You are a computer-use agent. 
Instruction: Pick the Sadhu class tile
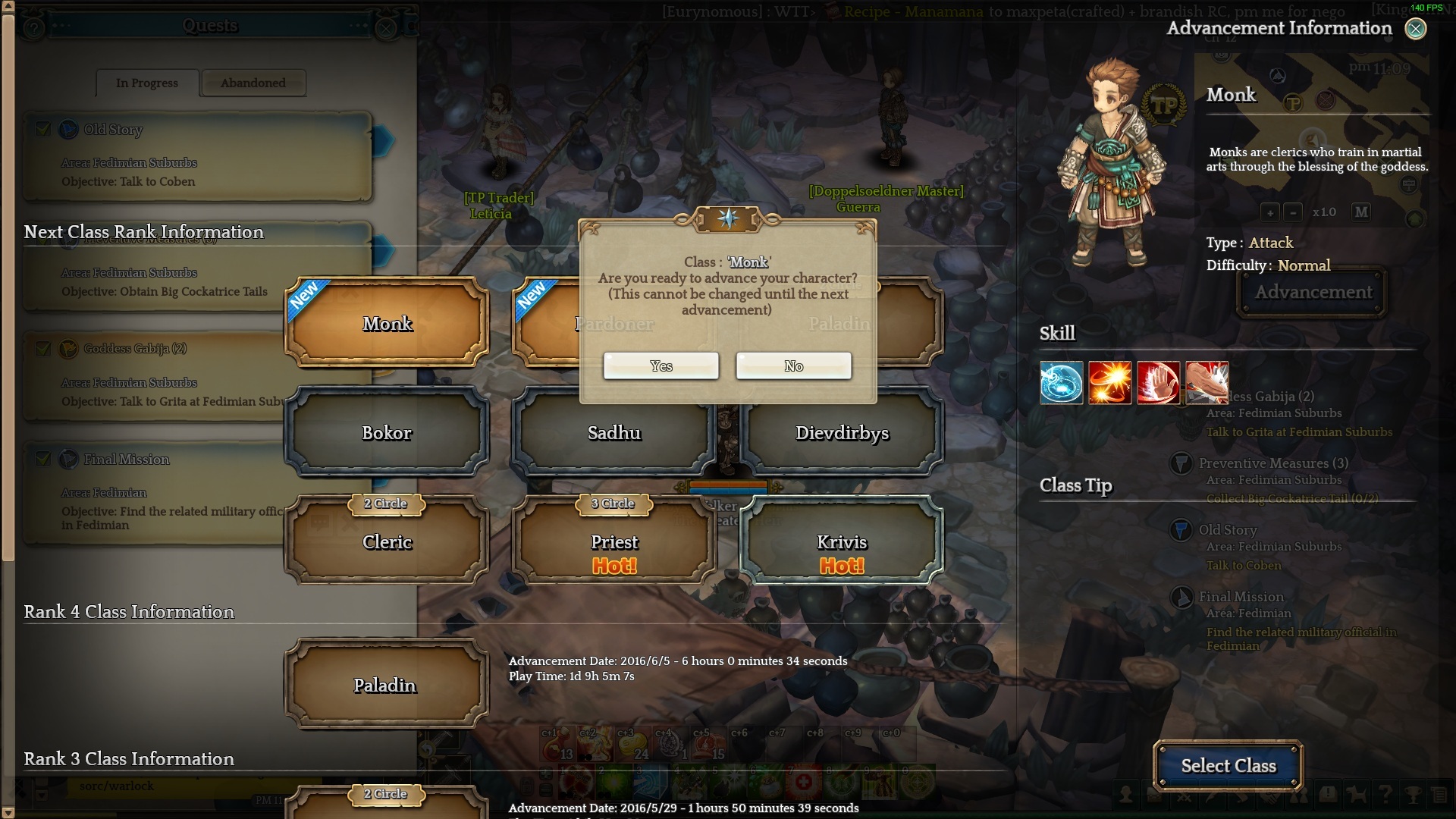pyautogui.click(x=614, y=433)
